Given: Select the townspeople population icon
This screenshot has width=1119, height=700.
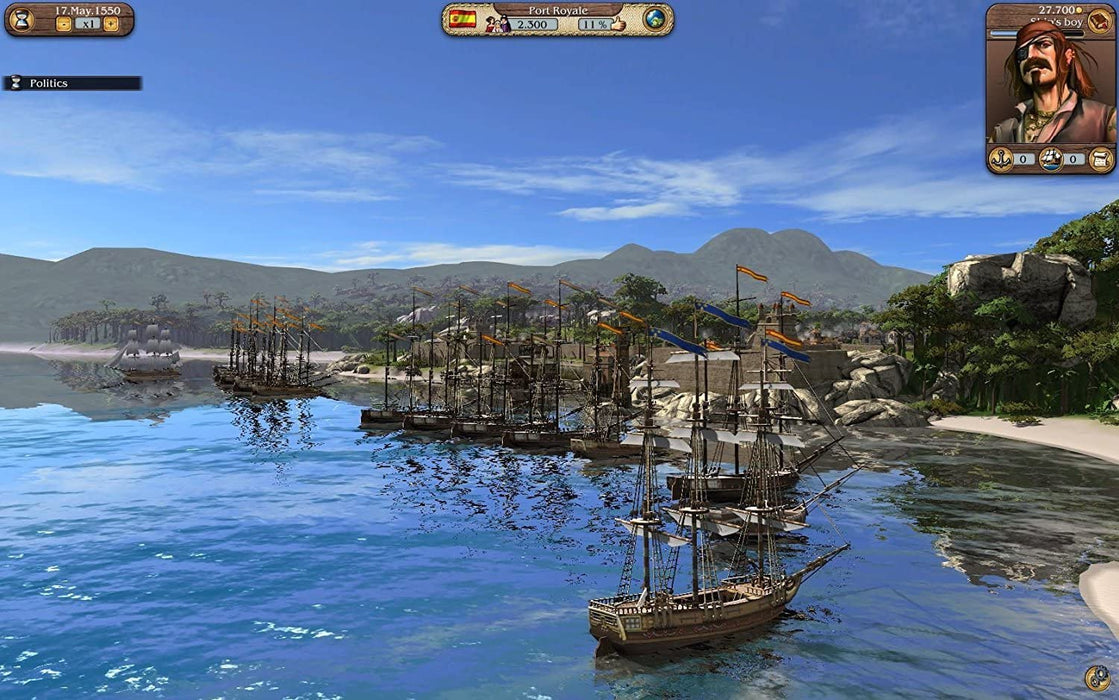Looking at the screenshot, I should 498,24.
